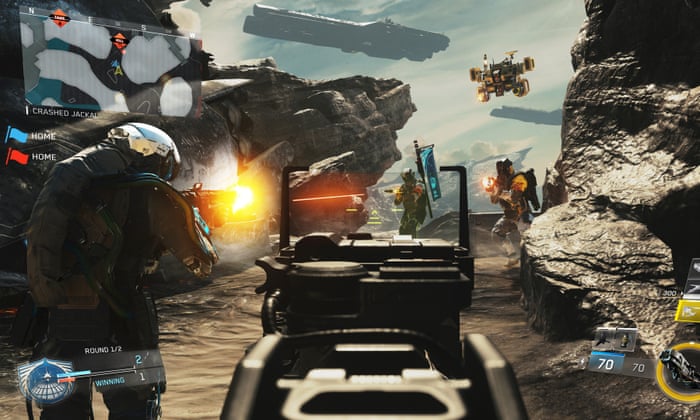
Task: Select the red flag HOME indicator
Action: click(17, 156)
